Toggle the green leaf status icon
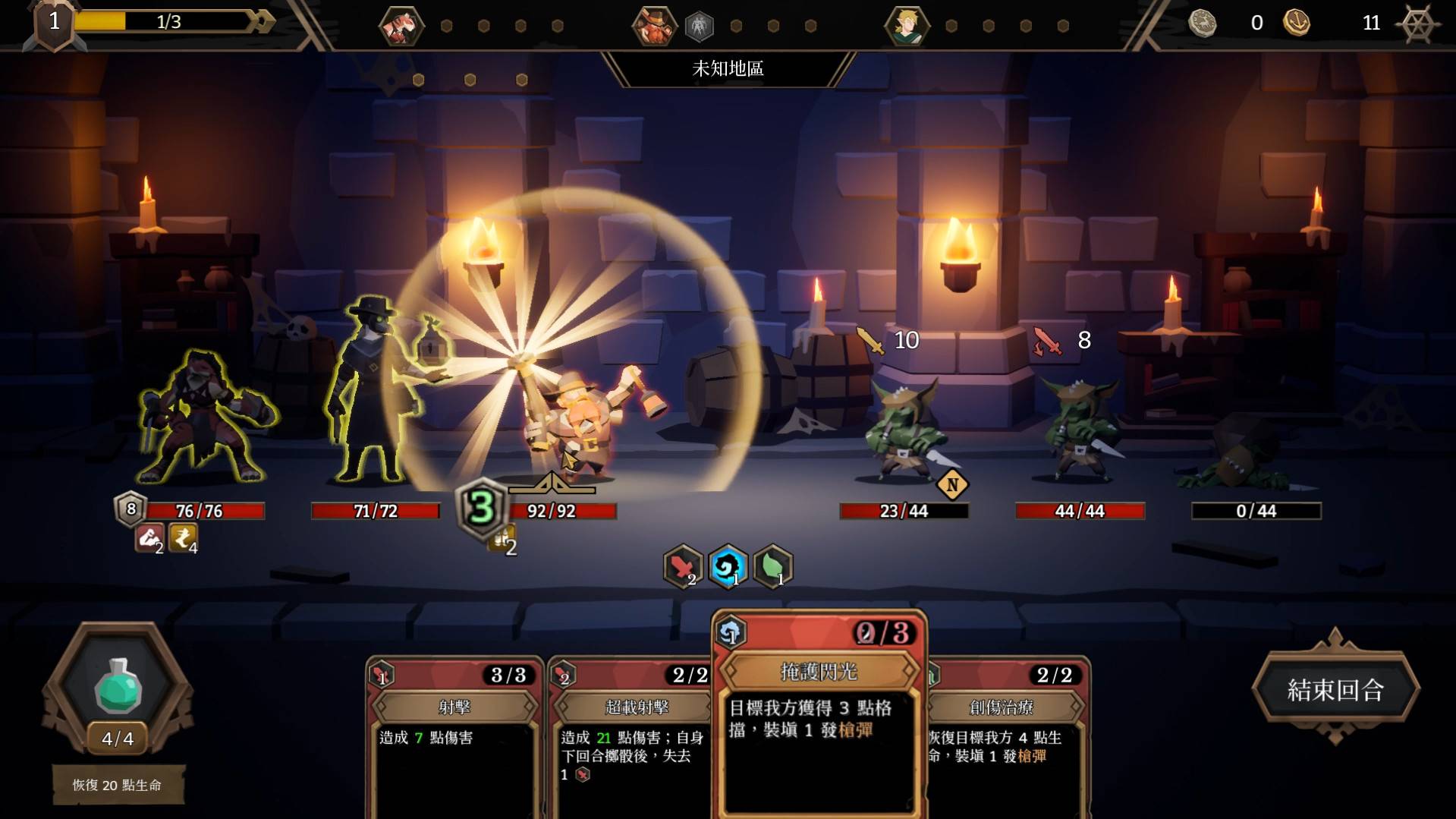This screenshot has width=1456, height=819. [x=772, y=565]
